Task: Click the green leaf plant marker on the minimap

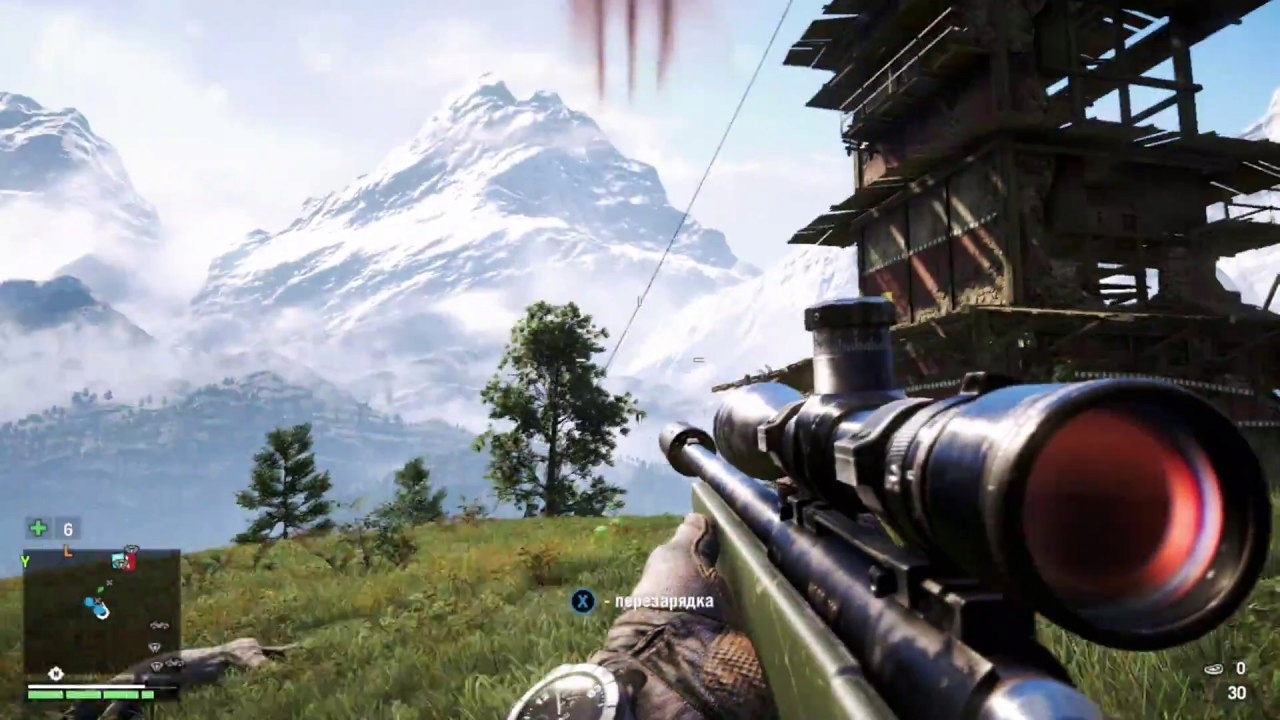Action: point(101,591)
